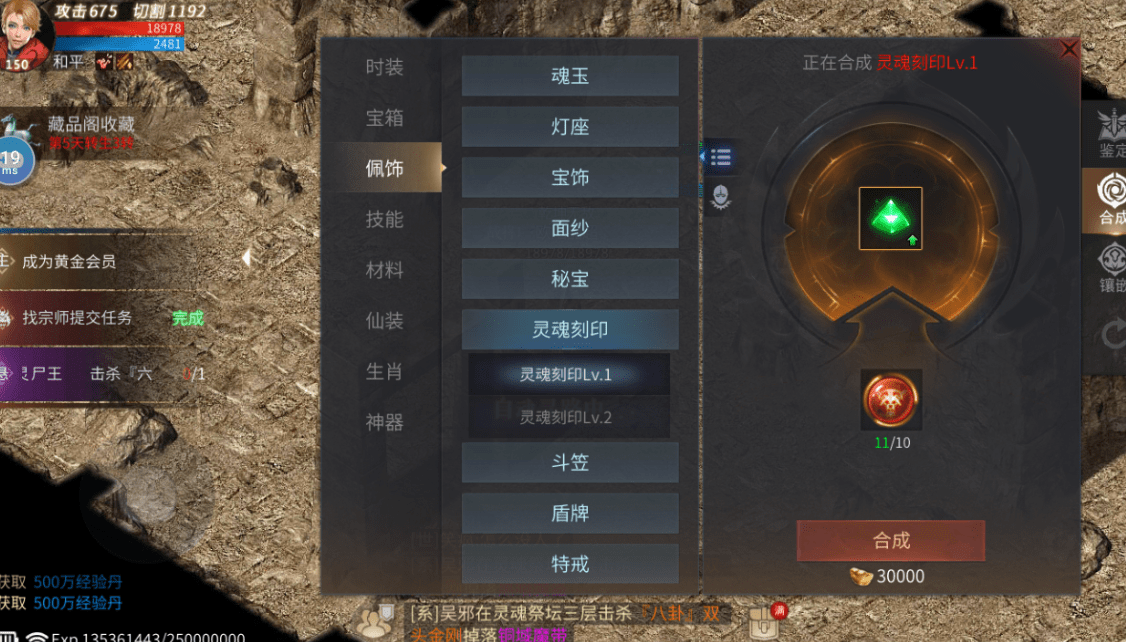Click the red 合成 button
The image size is (1126, 642).
coord(891,540)
